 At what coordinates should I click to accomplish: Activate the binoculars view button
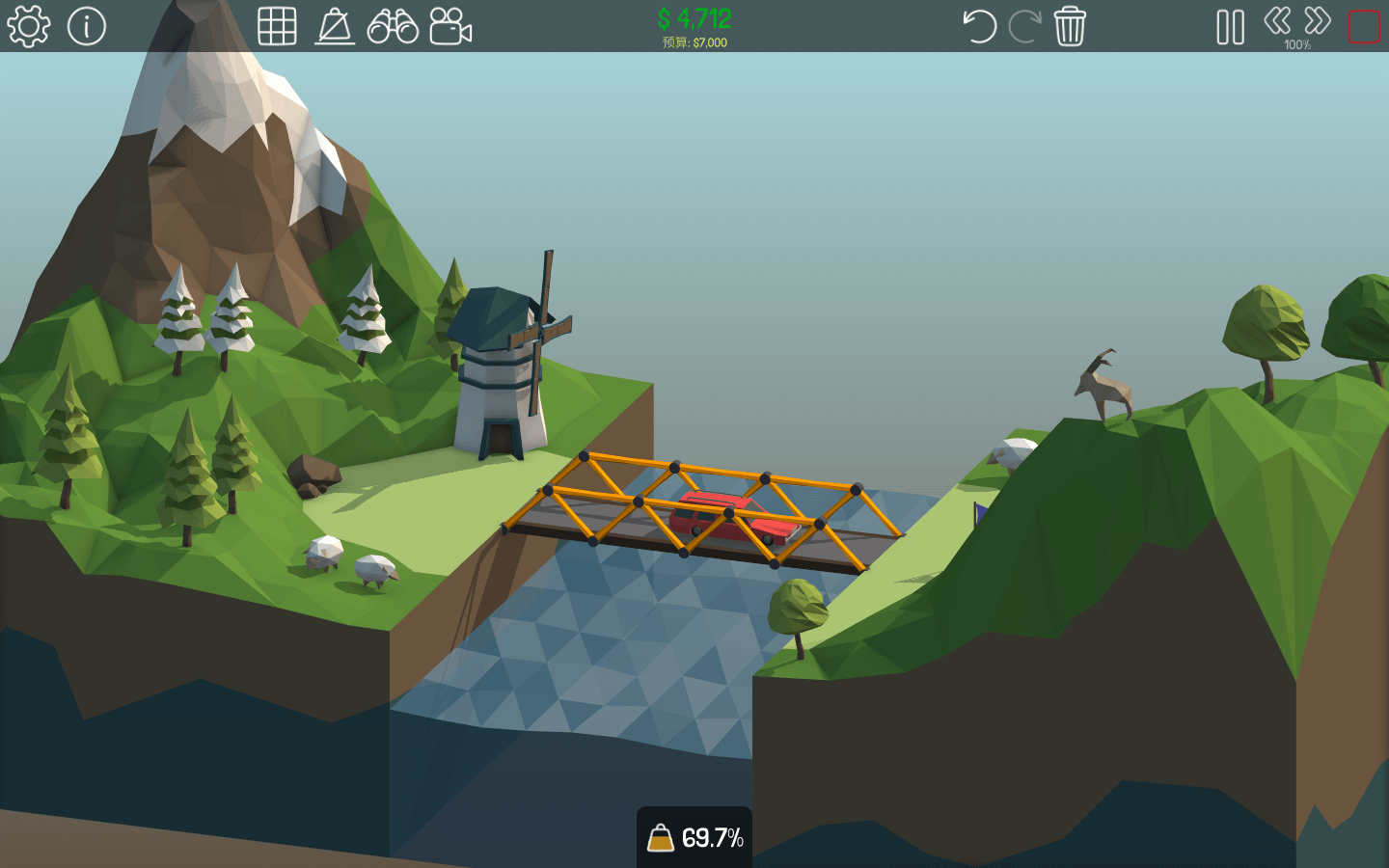click(393, 26)
